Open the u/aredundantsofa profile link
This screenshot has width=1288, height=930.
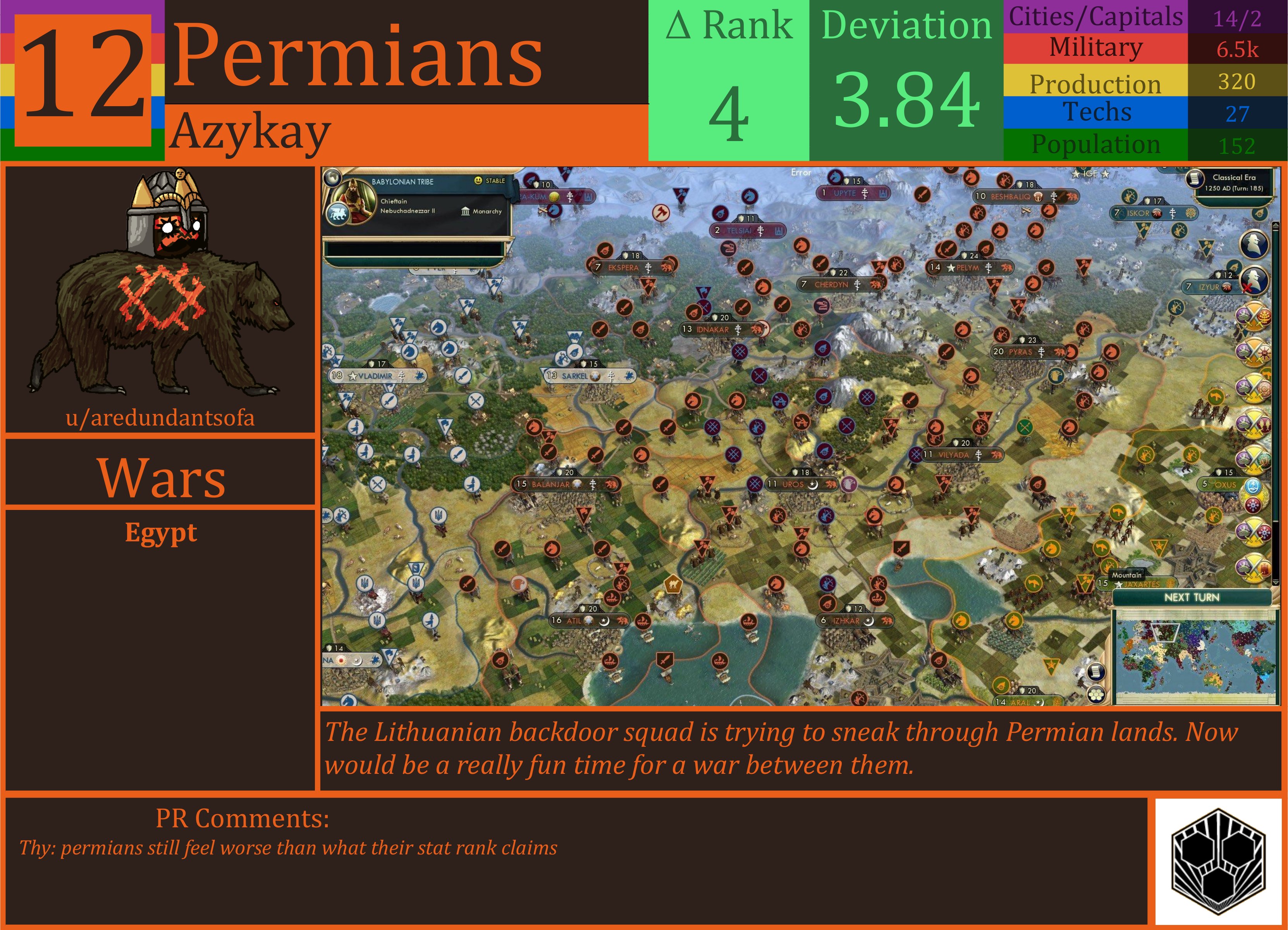tap(161, 419)
